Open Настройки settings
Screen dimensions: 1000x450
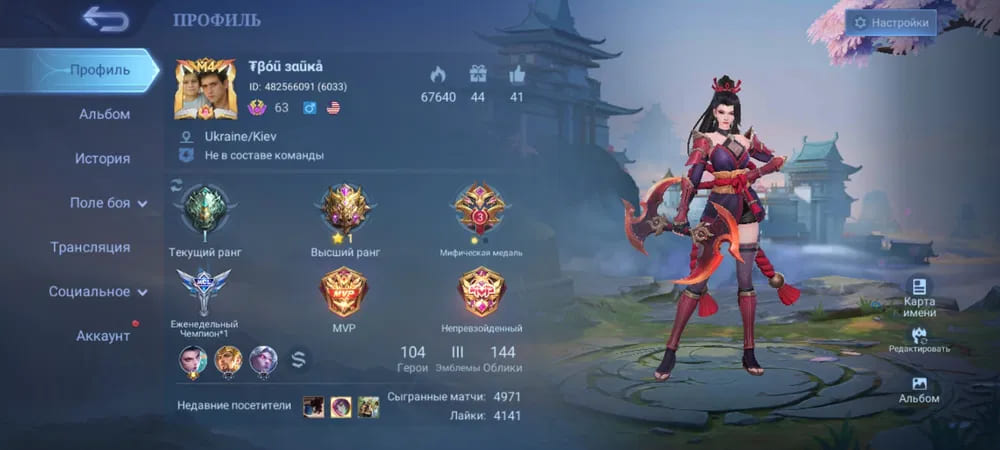(x=891, y=23)
